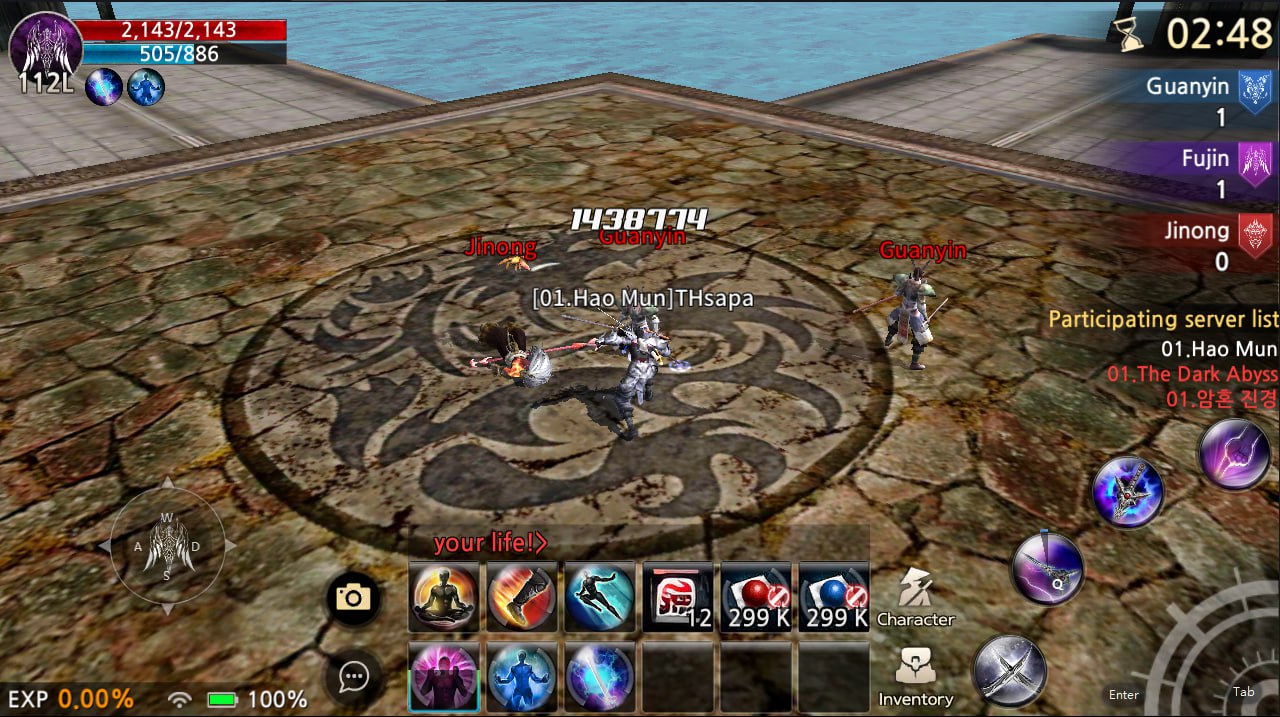
Task: Activate the meditation skill in the hotbar
Action: pyautogui.click(x=444, y=597)
